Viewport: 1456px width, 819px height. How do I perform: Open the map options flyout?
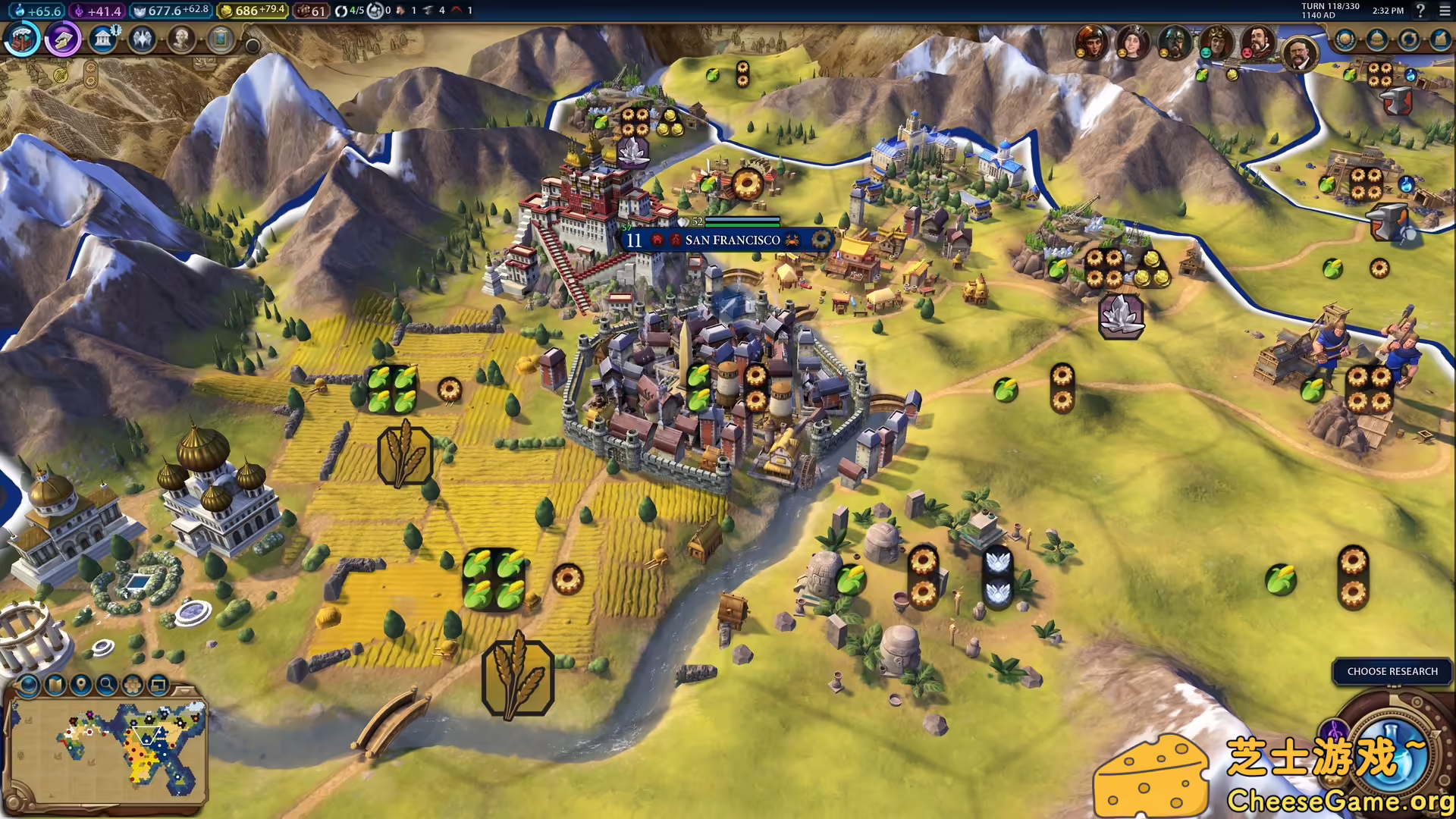pos(54,685)
